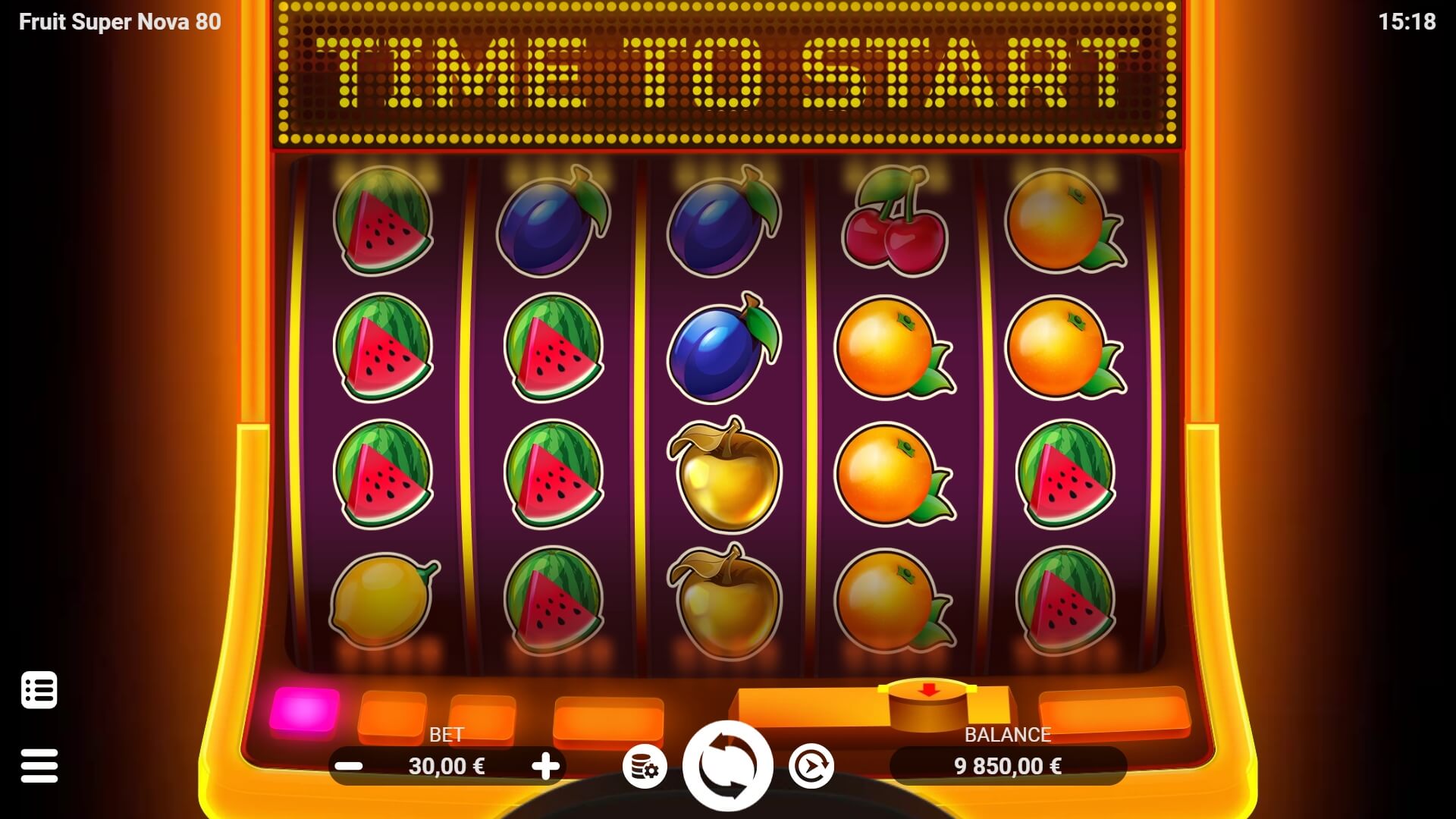Expand game options via menu icon
The width and height of the screenshot is (1456, 819).
pyautogui.click(x=39, y=764)
